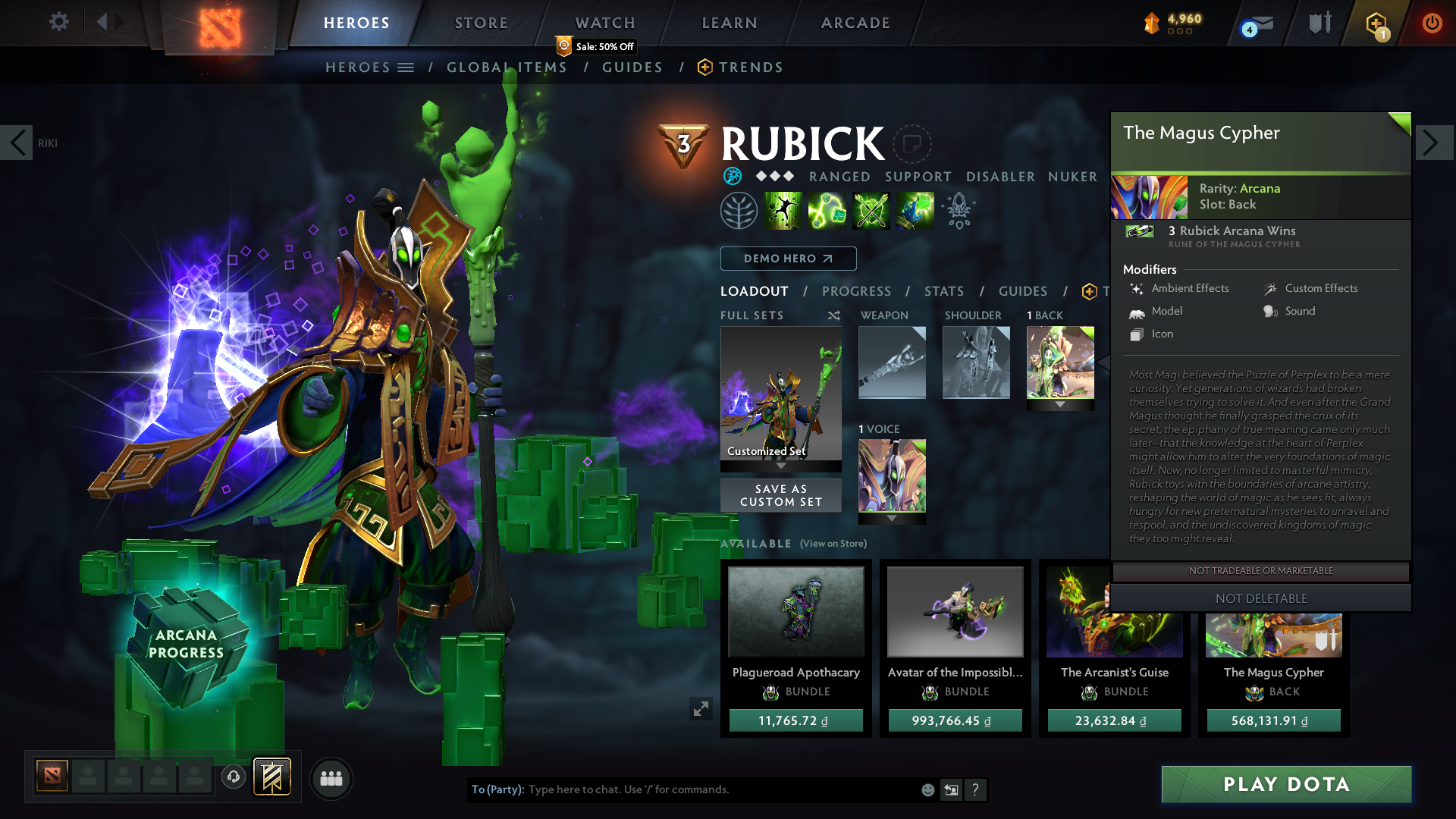Click the emoji icon in chat bar
The height and width of the screenshot is (819, 1456).
[927, 789]
